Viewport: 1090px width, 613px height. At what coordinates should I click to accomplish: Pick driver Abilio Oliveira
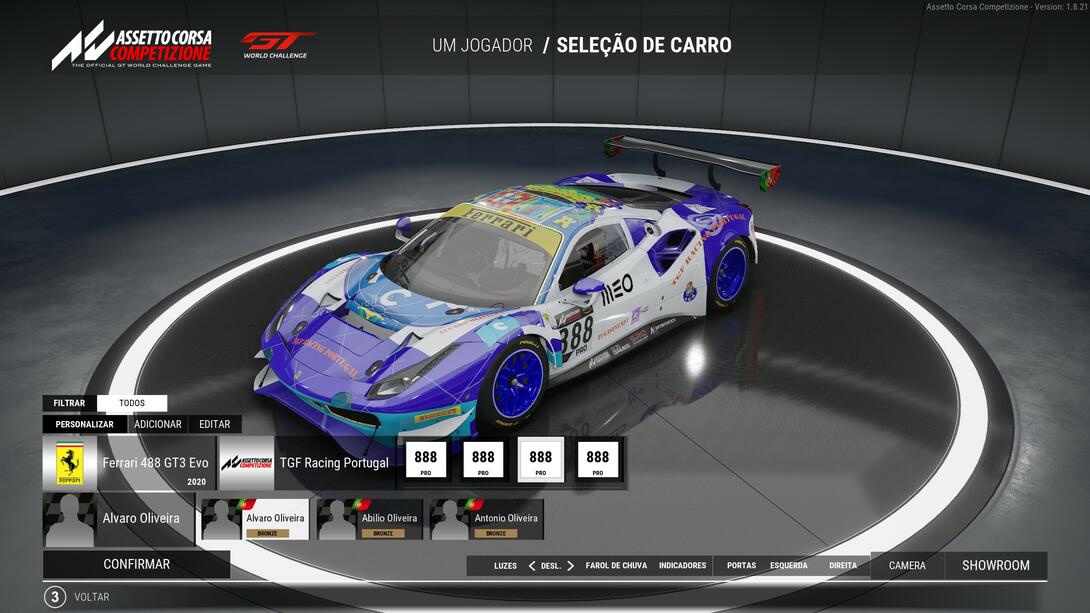point(369,520)
